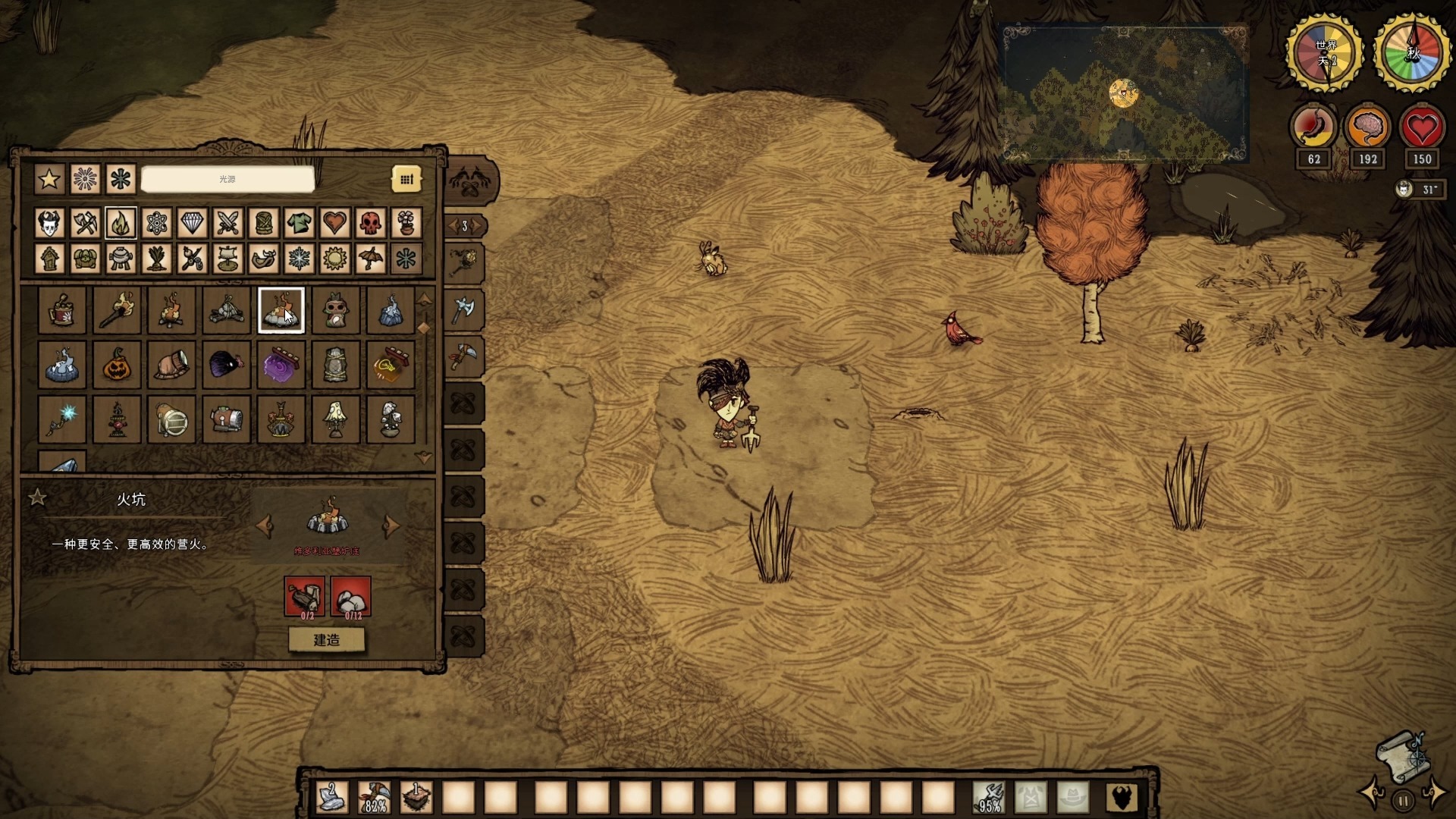Screen dimensions: 1456x819
Task: Choose the campfire recipe
Action: (171, 310)
